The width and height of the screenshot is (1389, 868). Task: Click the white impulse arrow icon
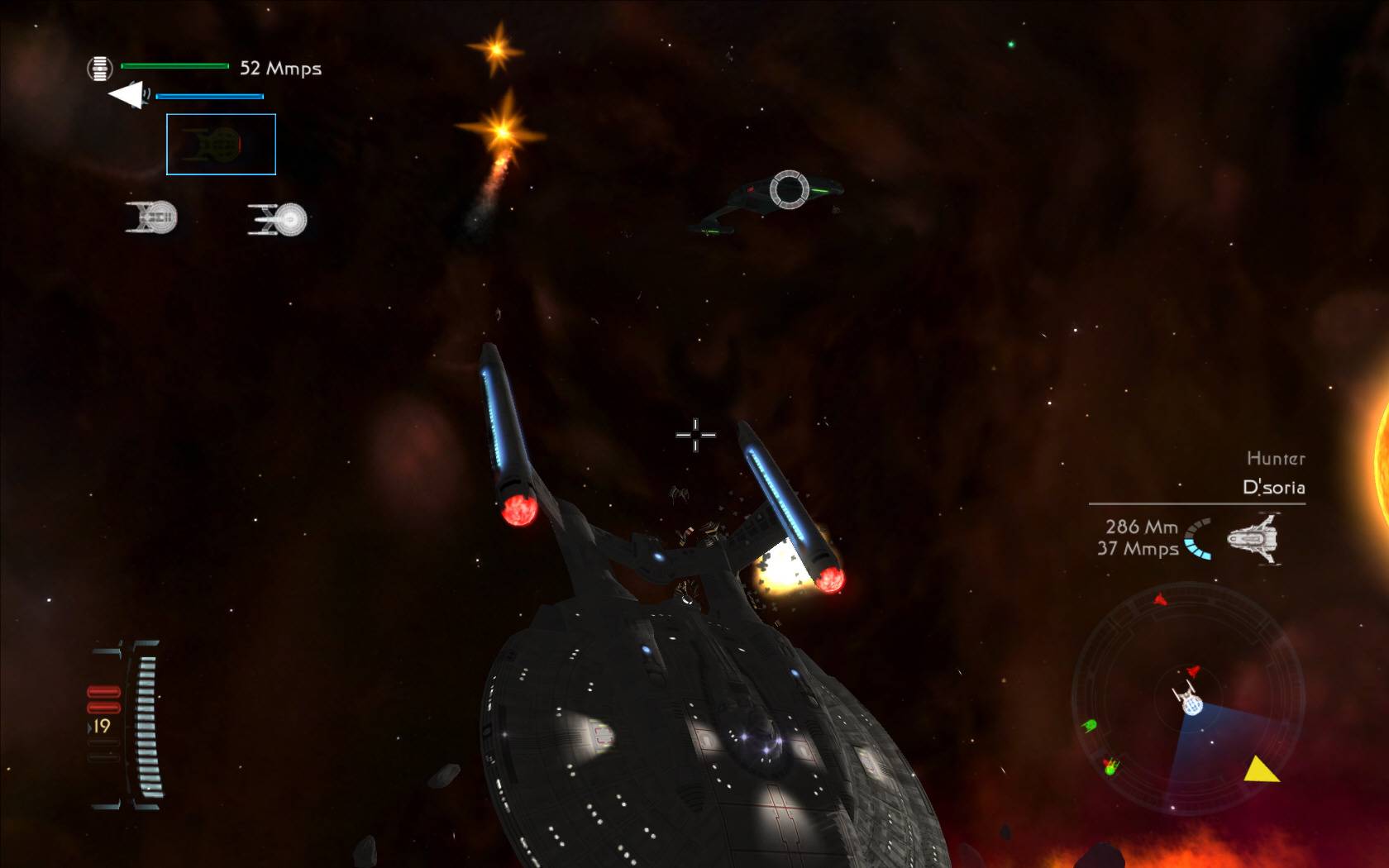point(127,94)
